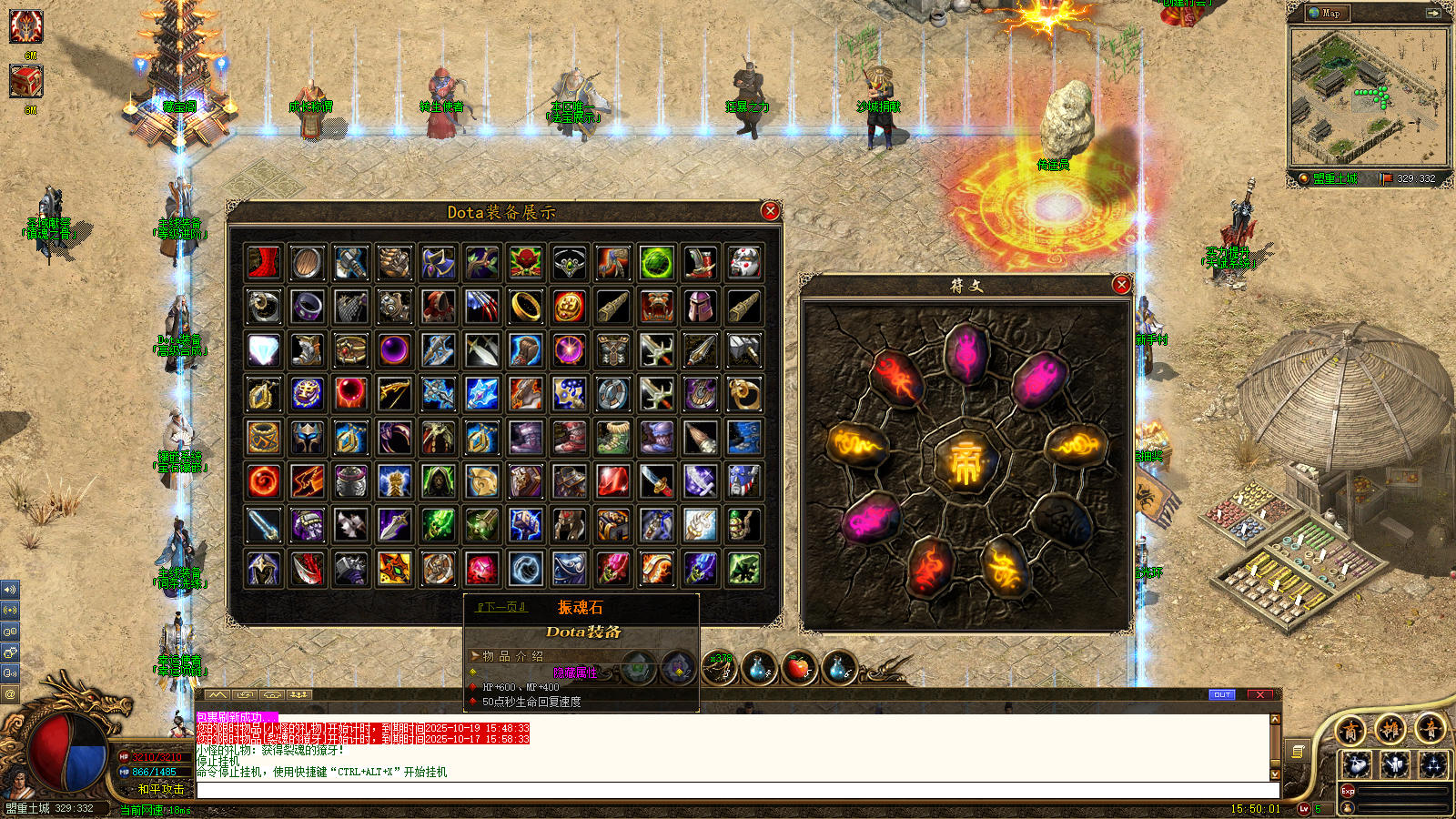Choose the white diamond gem item
This screenshot has width=1456, height=819.
point(264,350)
